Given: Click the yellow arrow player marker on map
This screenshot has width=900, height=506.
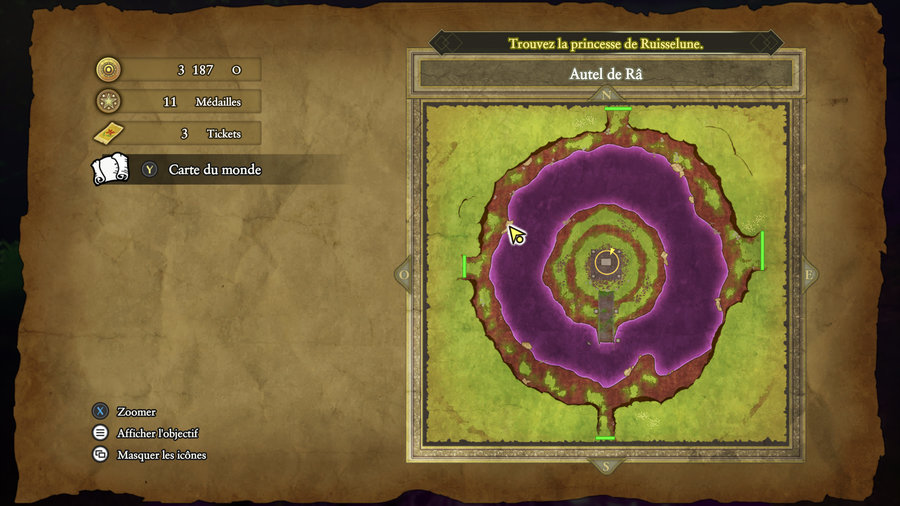Looking at the screenshot, I should pos(516,235).
